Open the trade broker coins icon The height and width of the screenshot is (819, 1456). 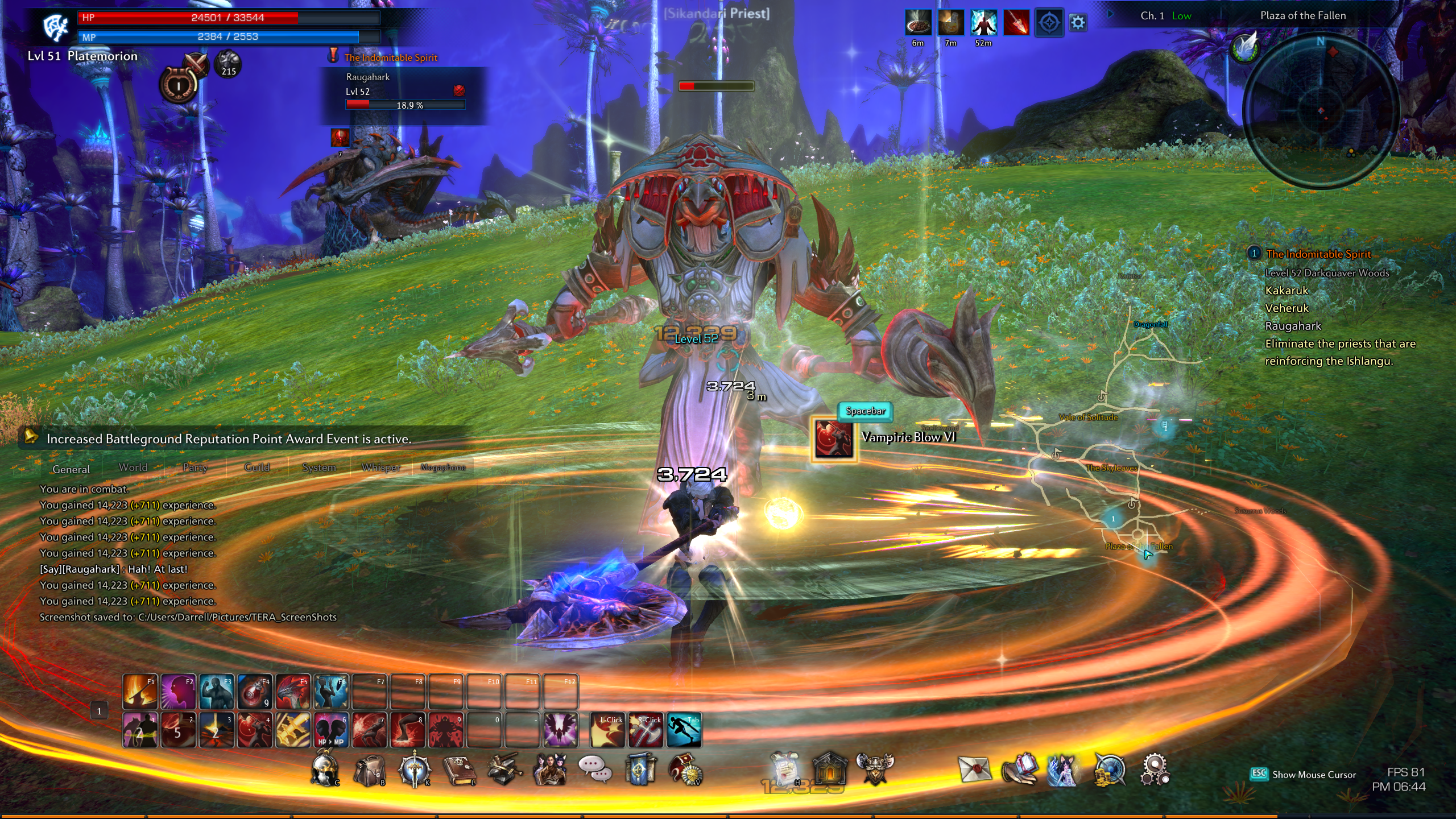[1109, 771]
